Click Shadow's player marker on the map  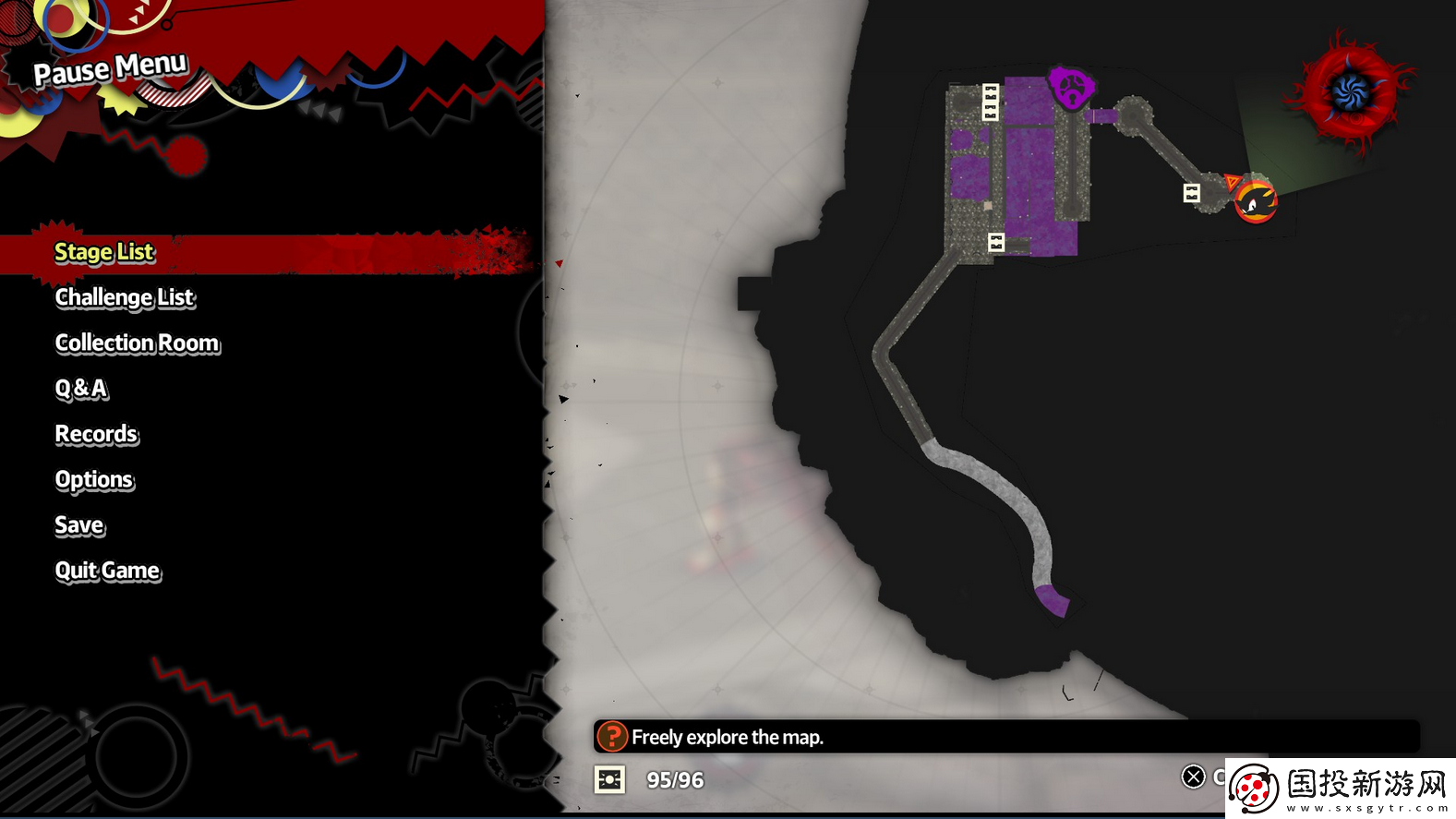(x=1256, y=201)
